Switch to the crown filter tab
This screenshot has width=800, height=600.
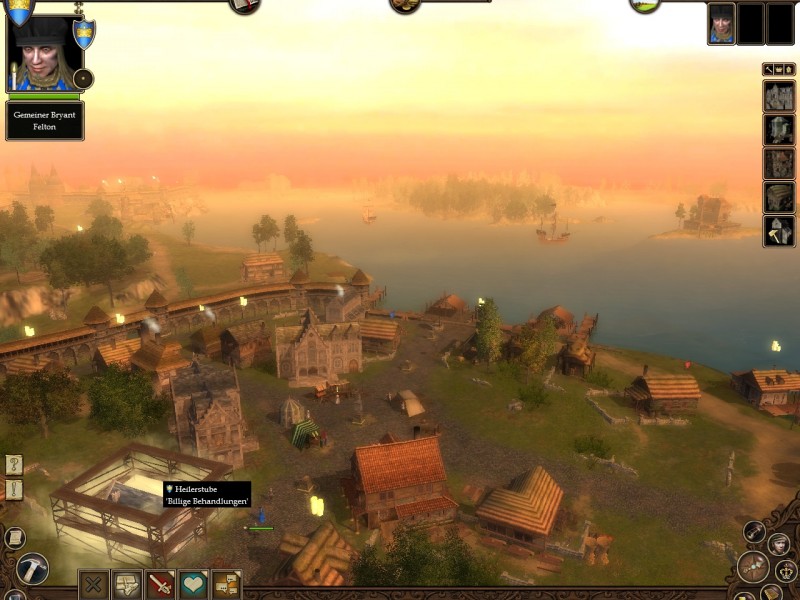(779, 69)
